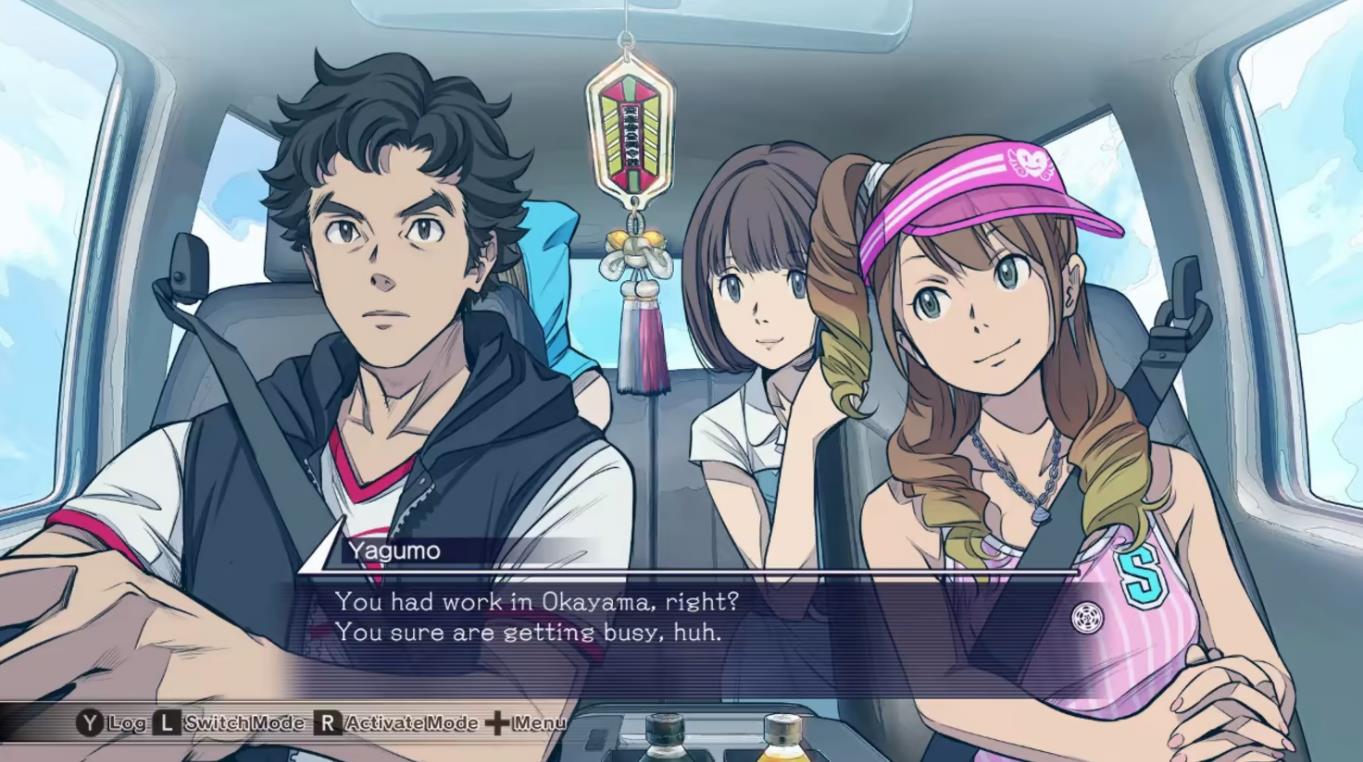This screenshot has height=762, width=1363.
Task: Advance Yagumo's dialogue text box
Action: [640, 617]
